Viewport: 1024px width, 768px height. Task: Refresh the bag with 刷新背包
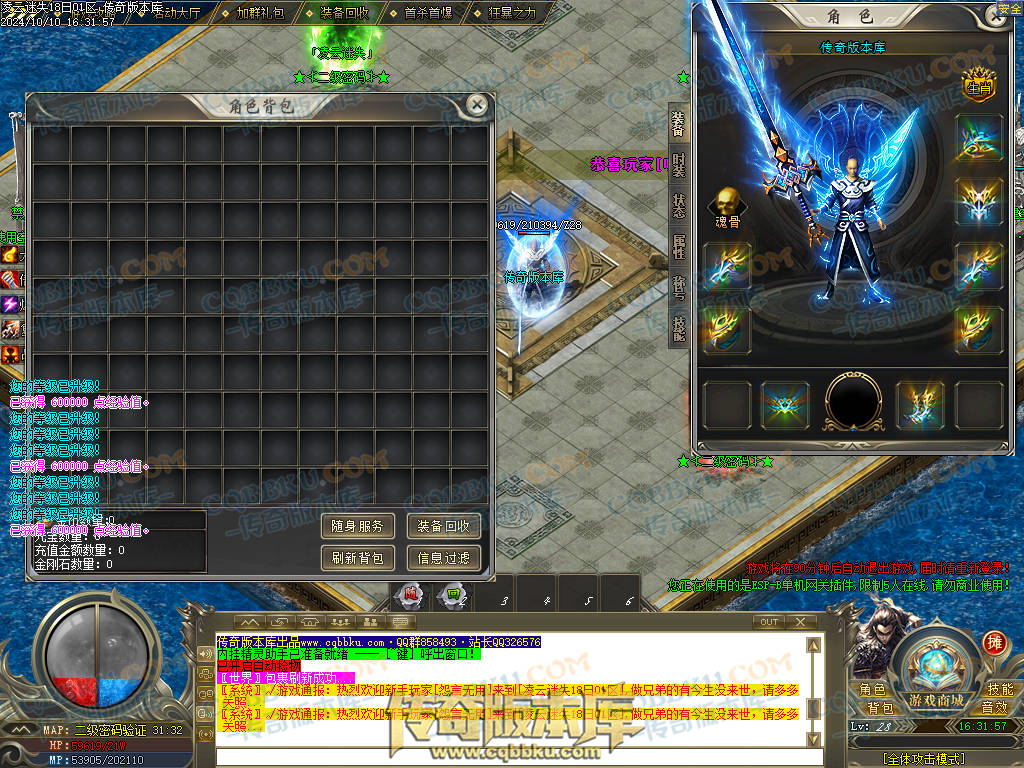[x=358, y=558]
